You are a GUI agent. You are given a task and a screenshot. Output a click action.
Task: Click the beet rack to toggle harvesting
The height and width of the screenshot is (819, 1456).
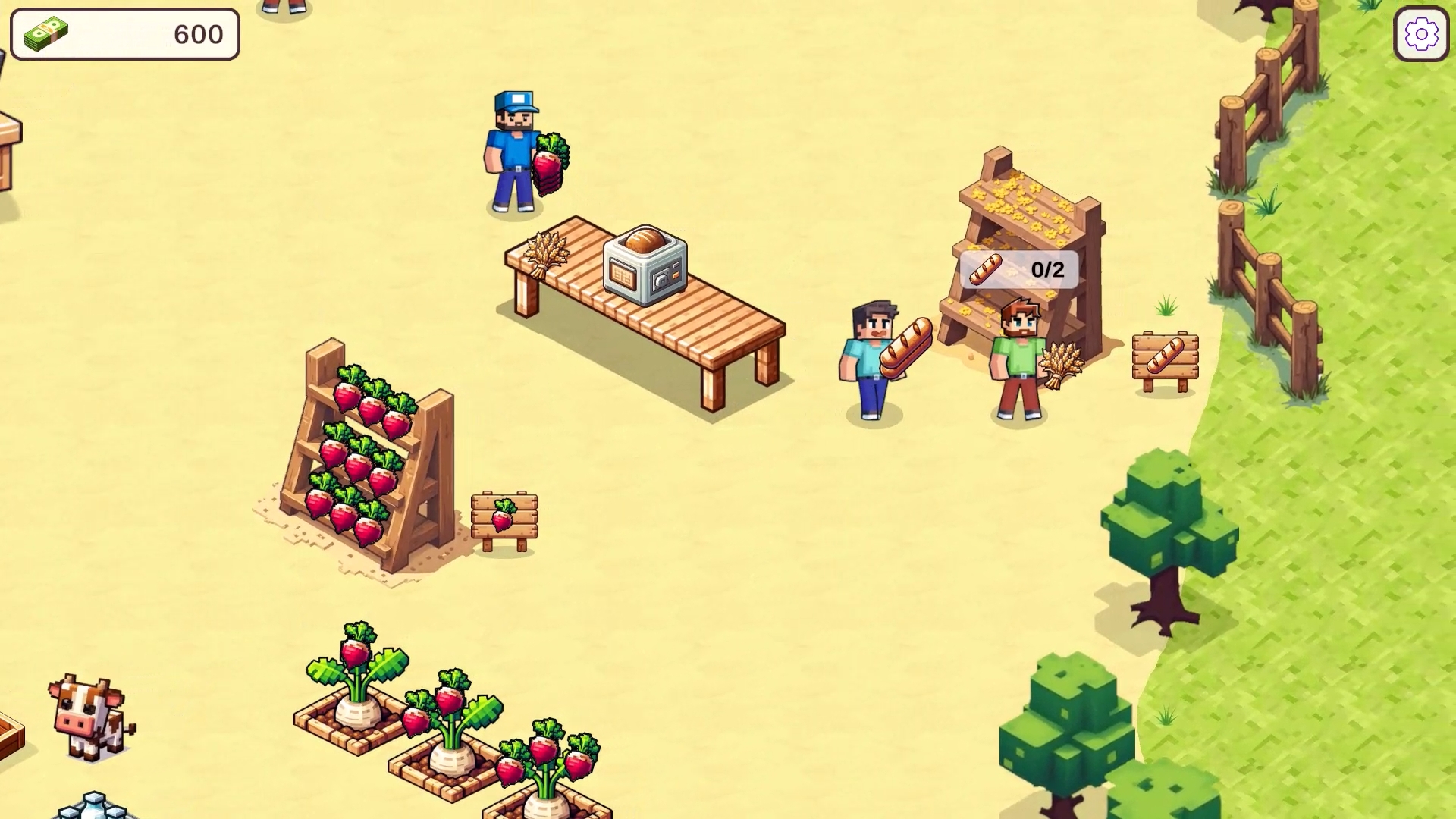pyautogui.click(x=364, y=455)
